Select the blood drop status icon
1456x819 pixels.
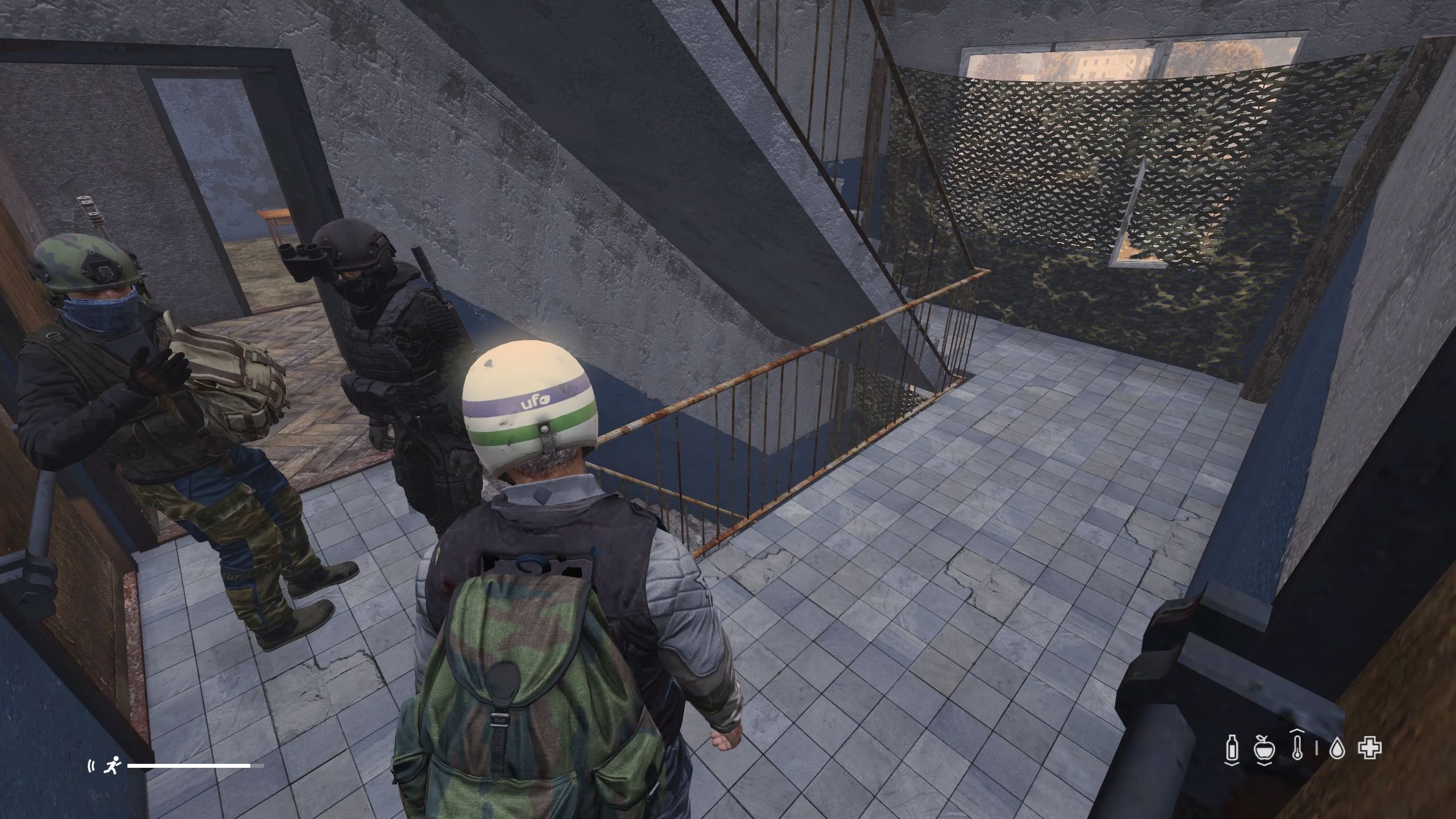(1337, 749)
